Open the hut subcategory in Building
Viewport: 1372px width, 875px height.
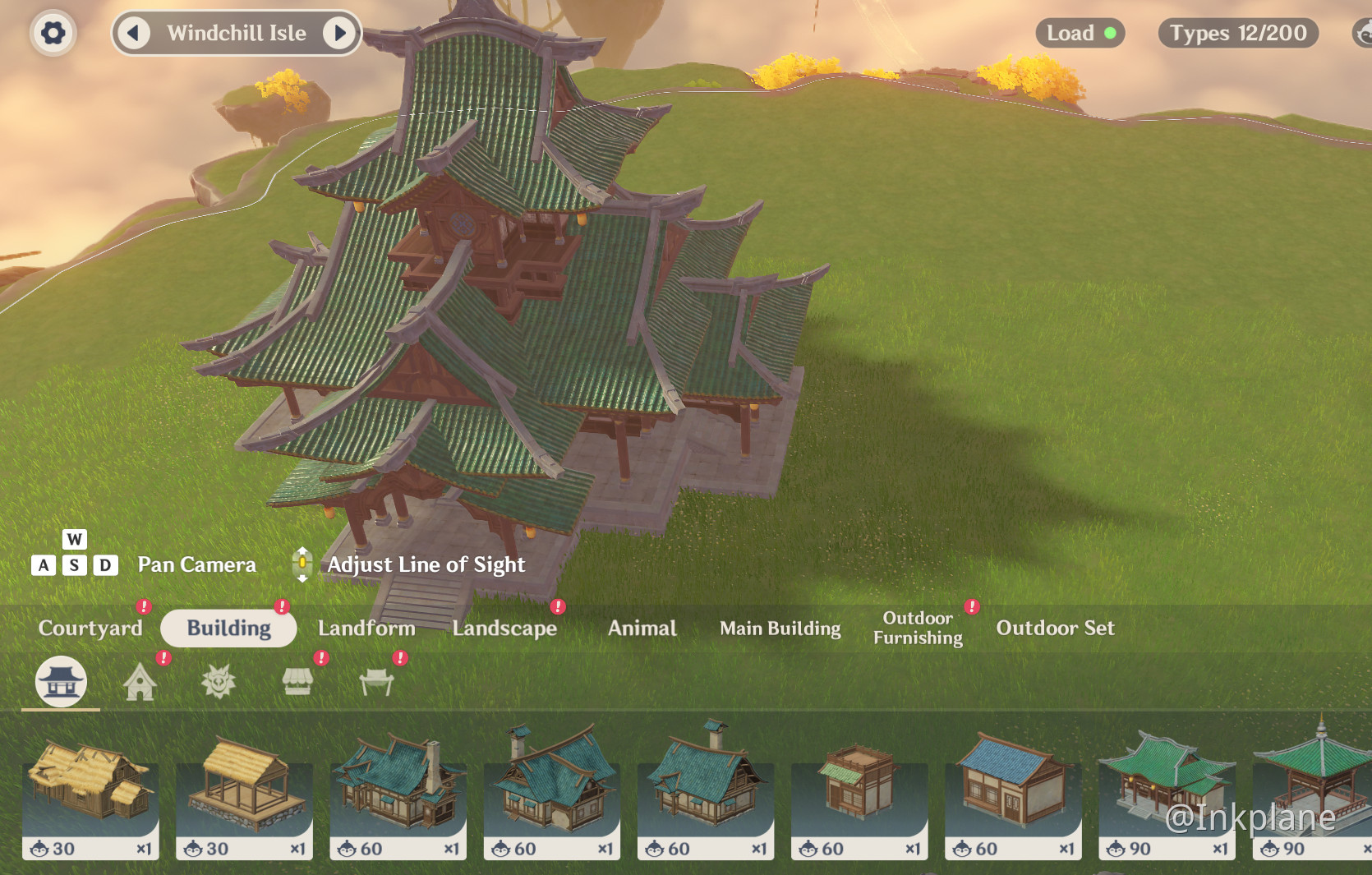click(x=139, y=681)
